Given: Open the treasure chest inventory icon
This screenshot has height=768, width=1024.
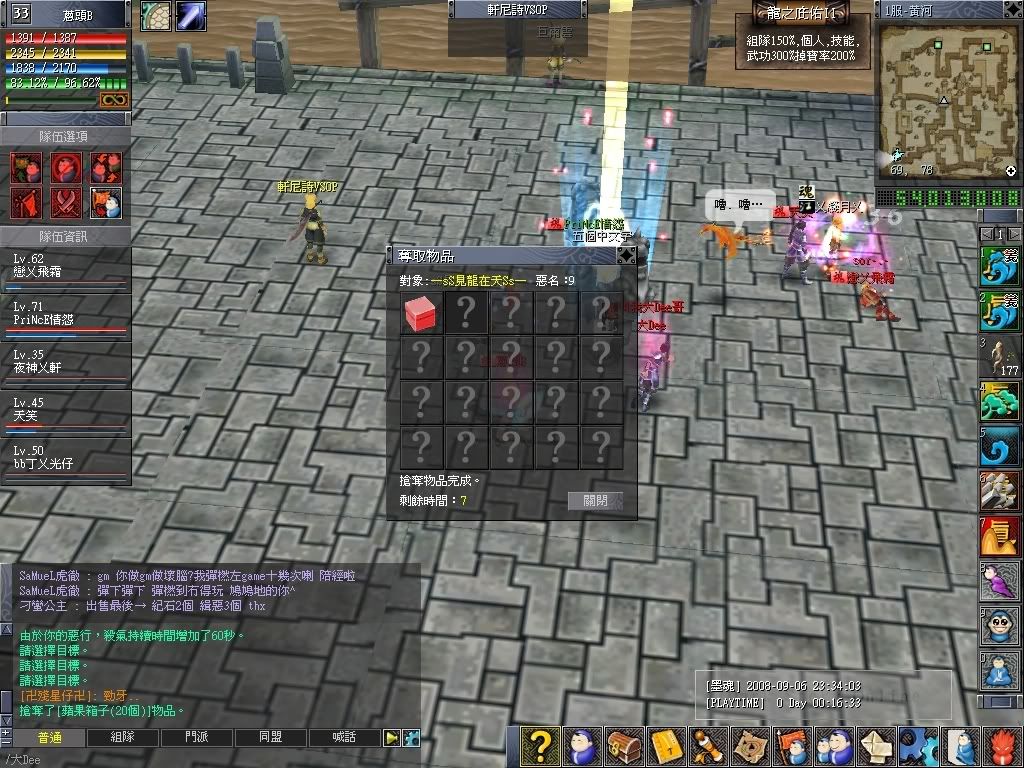Looking at the screenshot, I should point(624,746).
